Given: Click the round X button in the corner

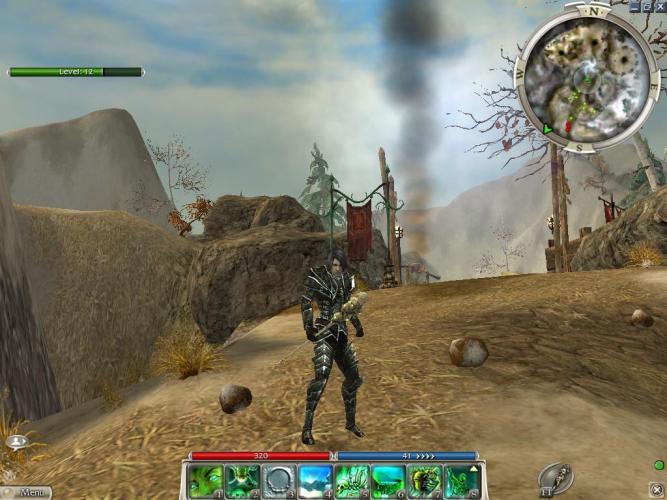Looking at the screenshot, I should [x=656, y=489].
